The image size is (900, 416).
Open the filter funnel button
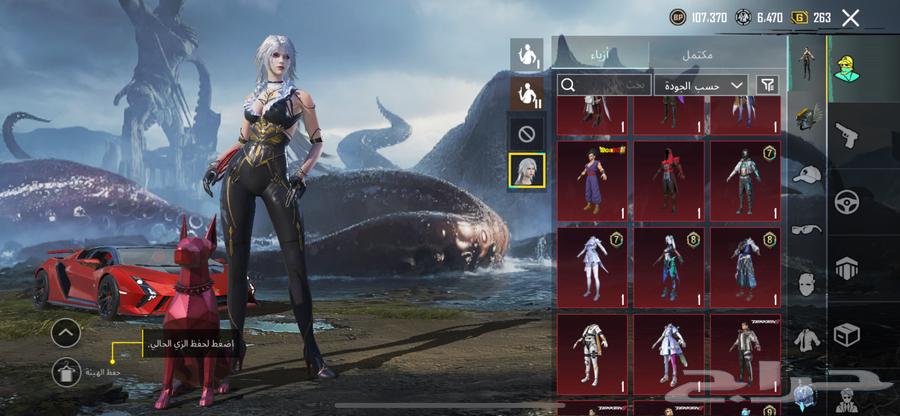(x=768, y=85)
